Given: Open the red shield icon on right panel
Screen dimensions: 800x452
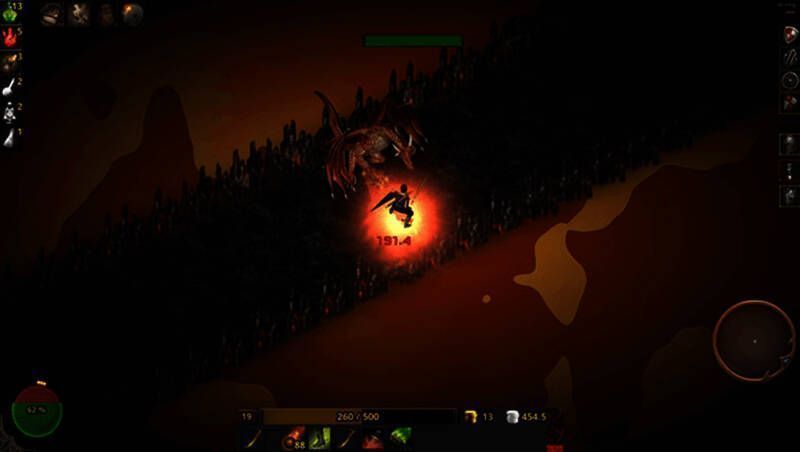Looking at the screenshot, I should (788, 33).
